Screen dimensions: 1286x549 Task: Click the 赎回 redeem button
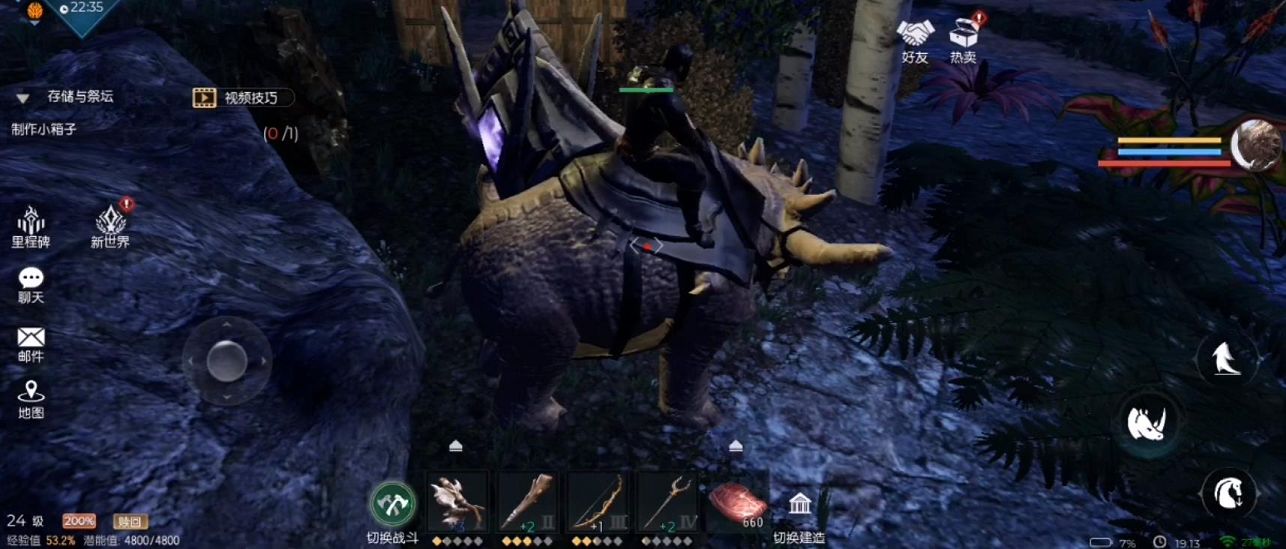point(130,521)
